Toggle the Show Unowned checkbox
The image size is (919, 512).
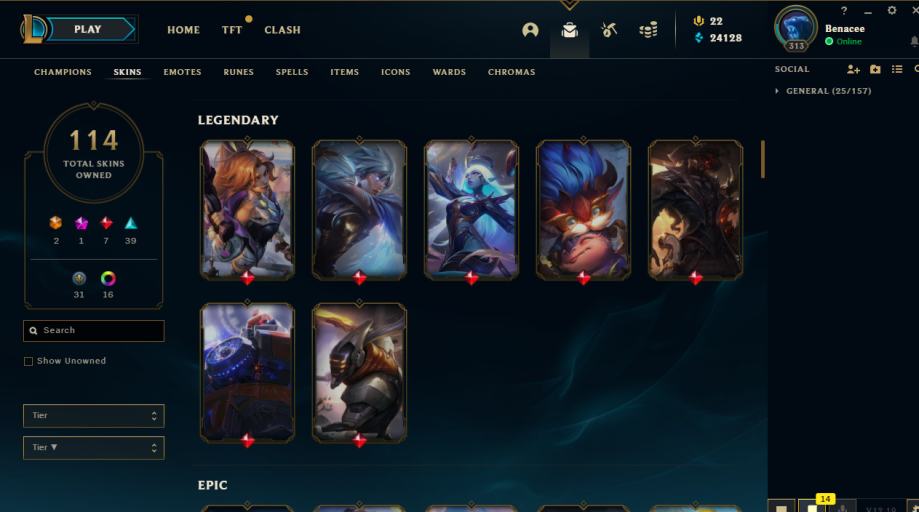pos(29,361)
